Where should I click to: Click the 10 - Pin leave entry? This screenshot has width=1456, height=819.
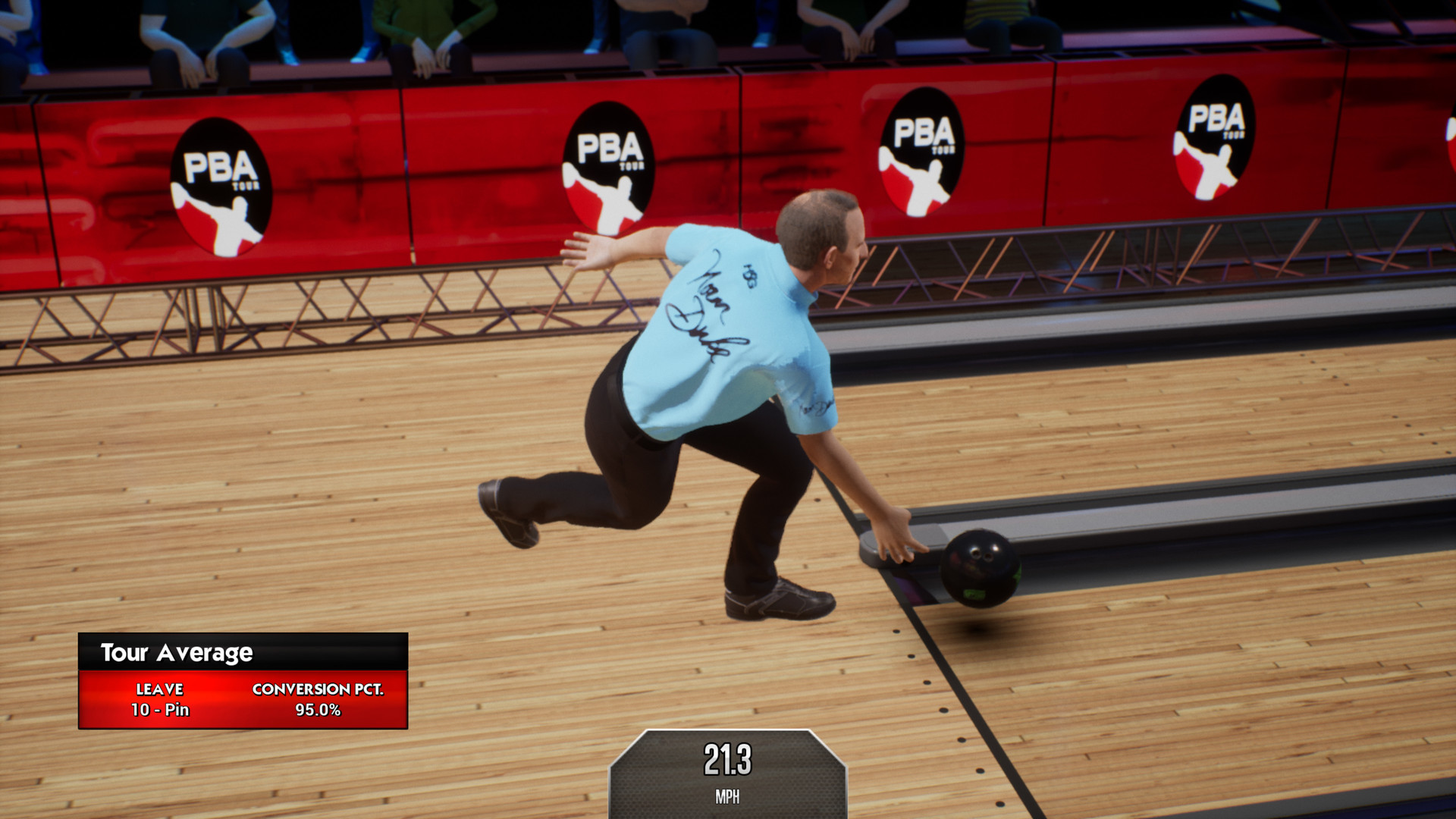pyautogui.click(x=160, y=711)
